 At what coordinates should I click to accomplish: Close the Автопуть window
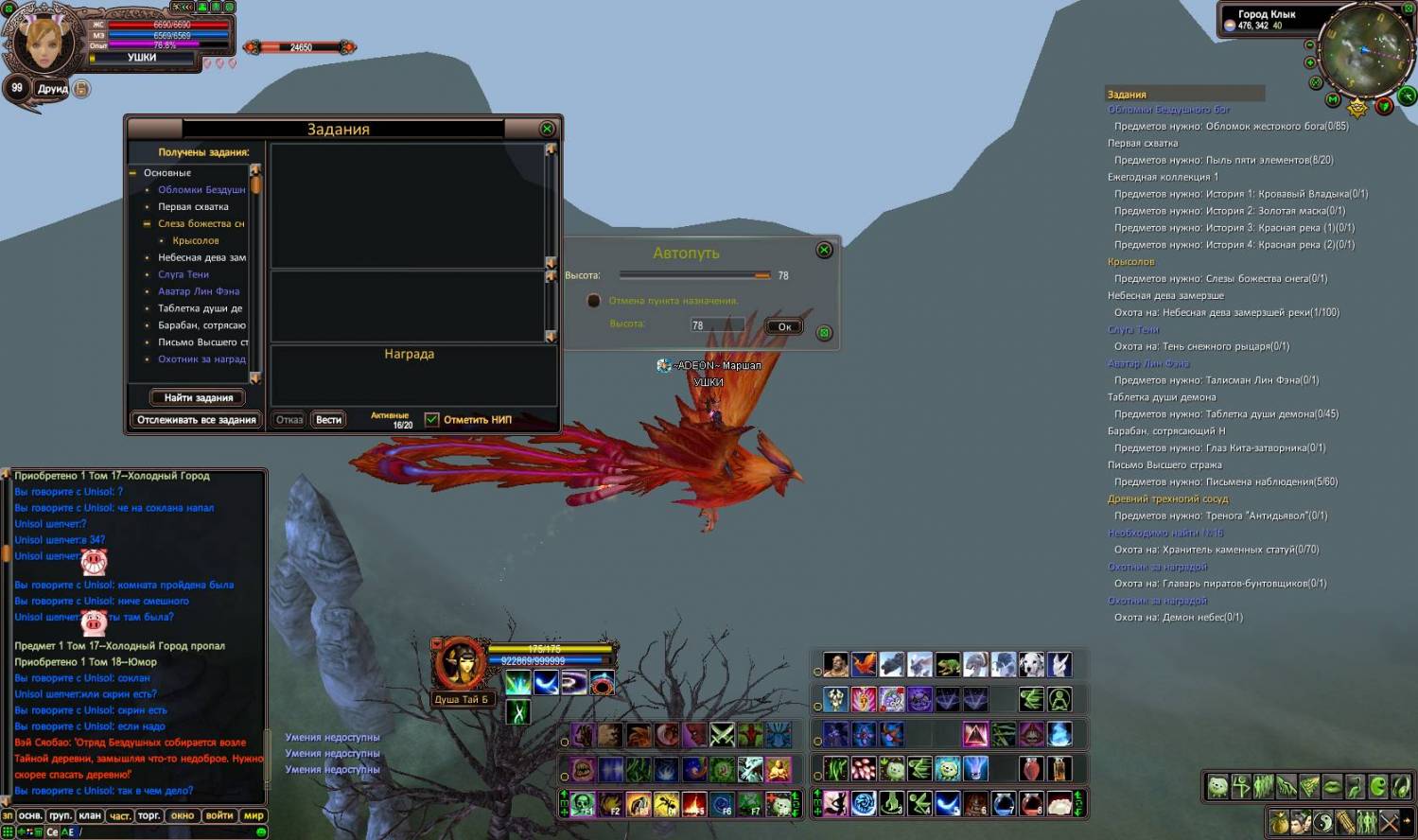coord(824,250)
